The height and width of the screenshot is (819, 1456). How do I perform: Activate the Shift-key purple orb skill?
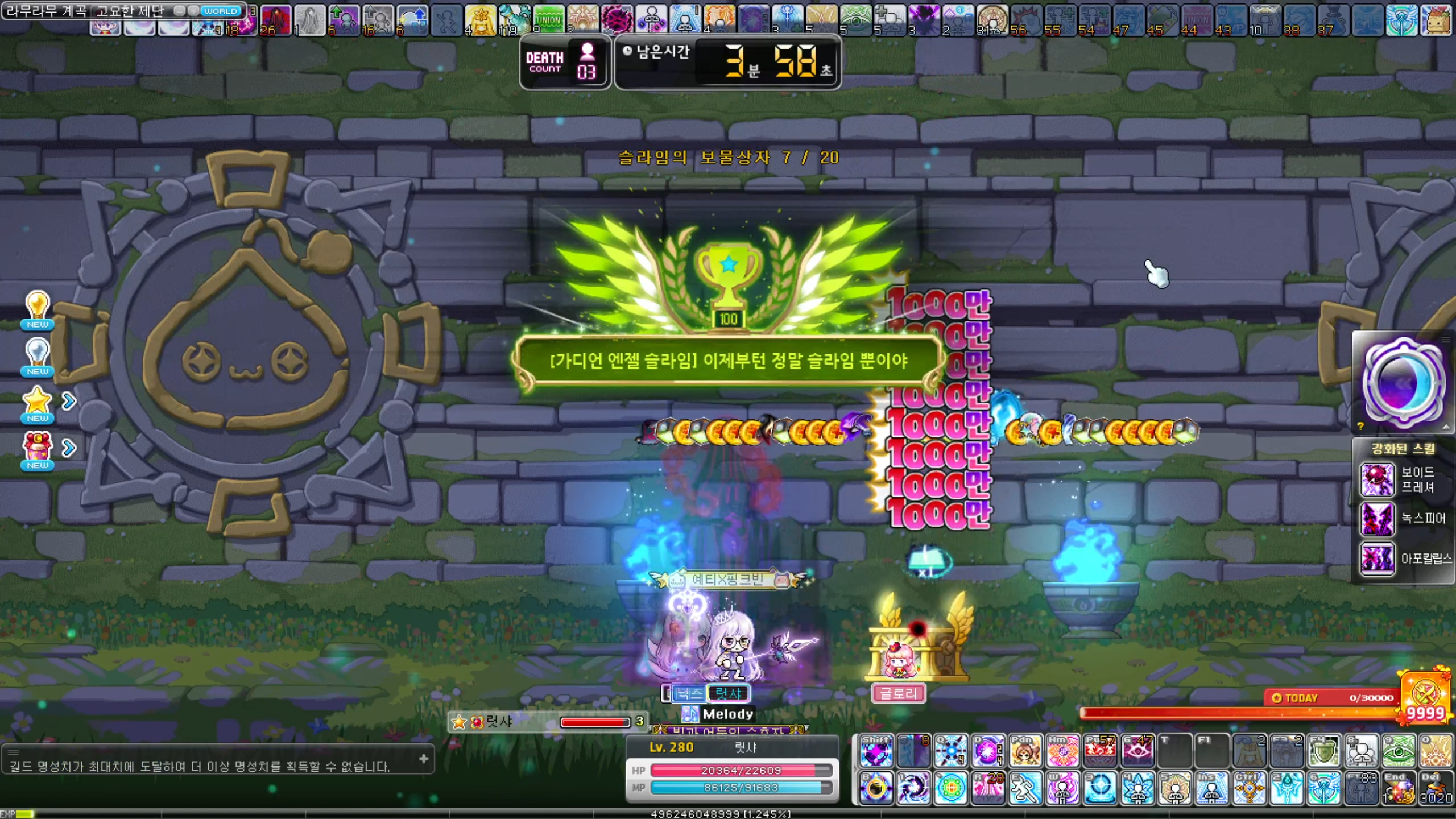876,751
